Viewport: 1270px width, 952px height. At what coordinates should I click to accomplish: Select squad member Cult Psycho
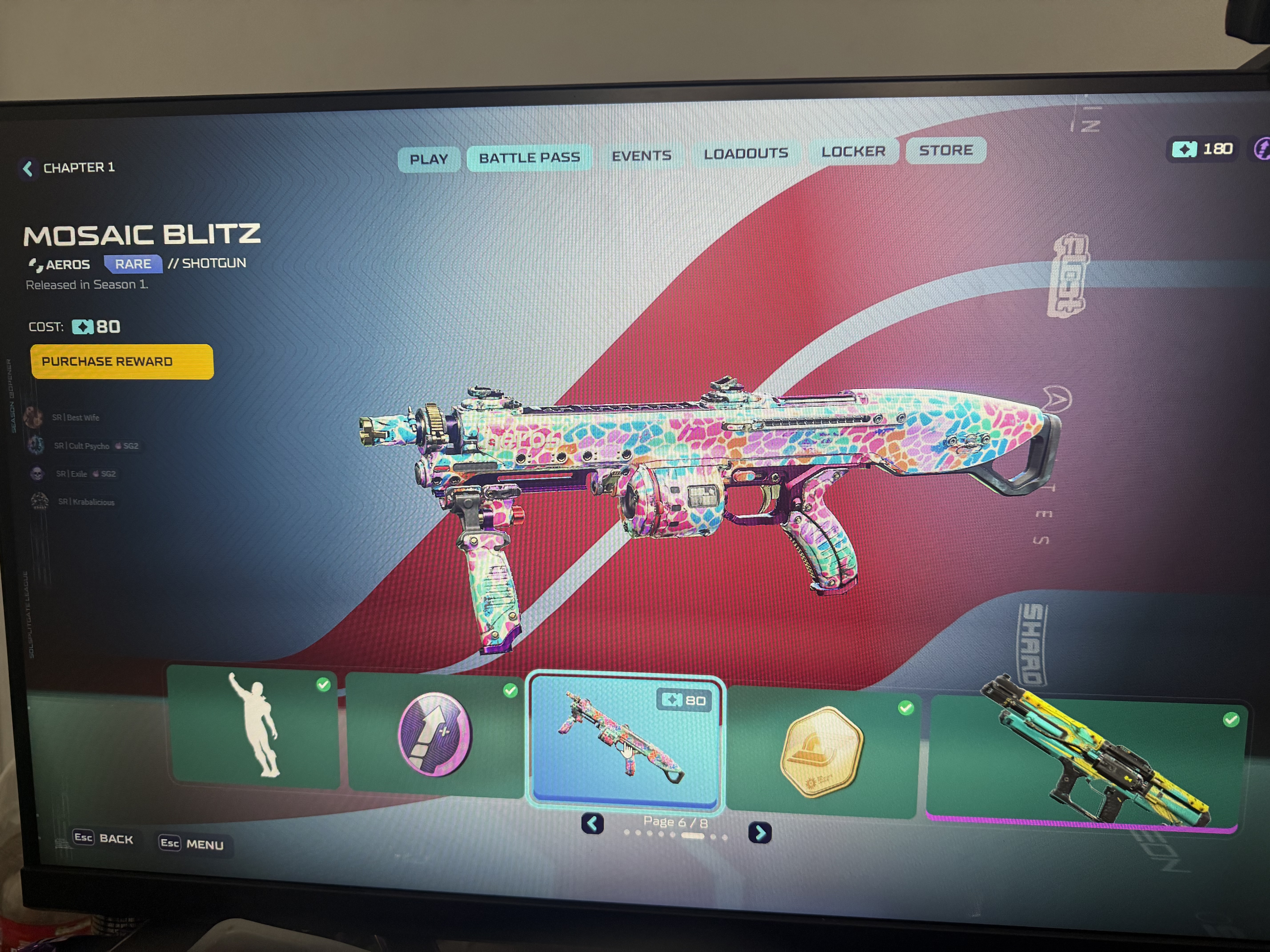tap(82, 446)
